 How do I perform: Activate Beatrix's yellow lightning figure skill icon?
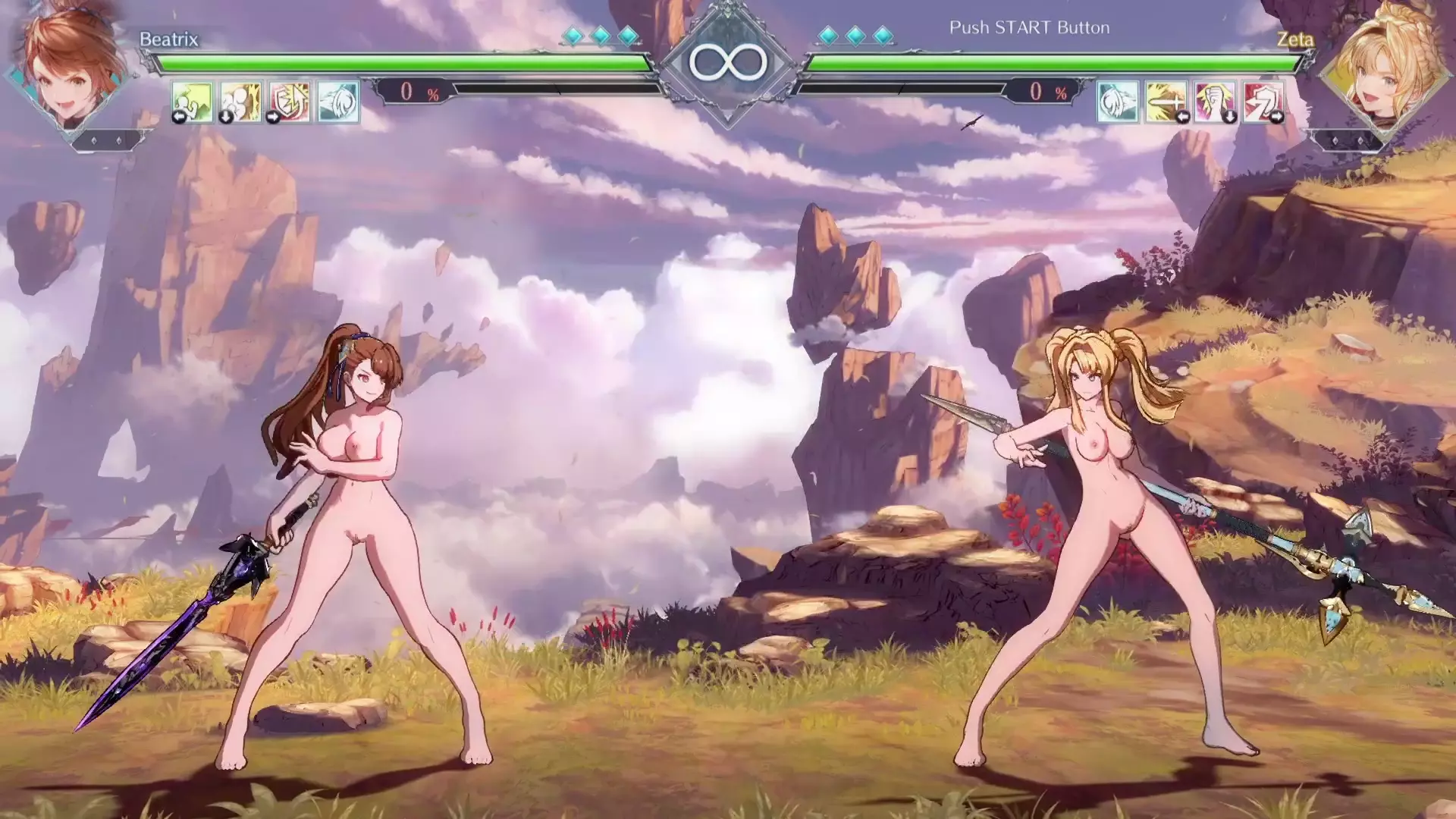pyautogui.click(x=240, y=101)
